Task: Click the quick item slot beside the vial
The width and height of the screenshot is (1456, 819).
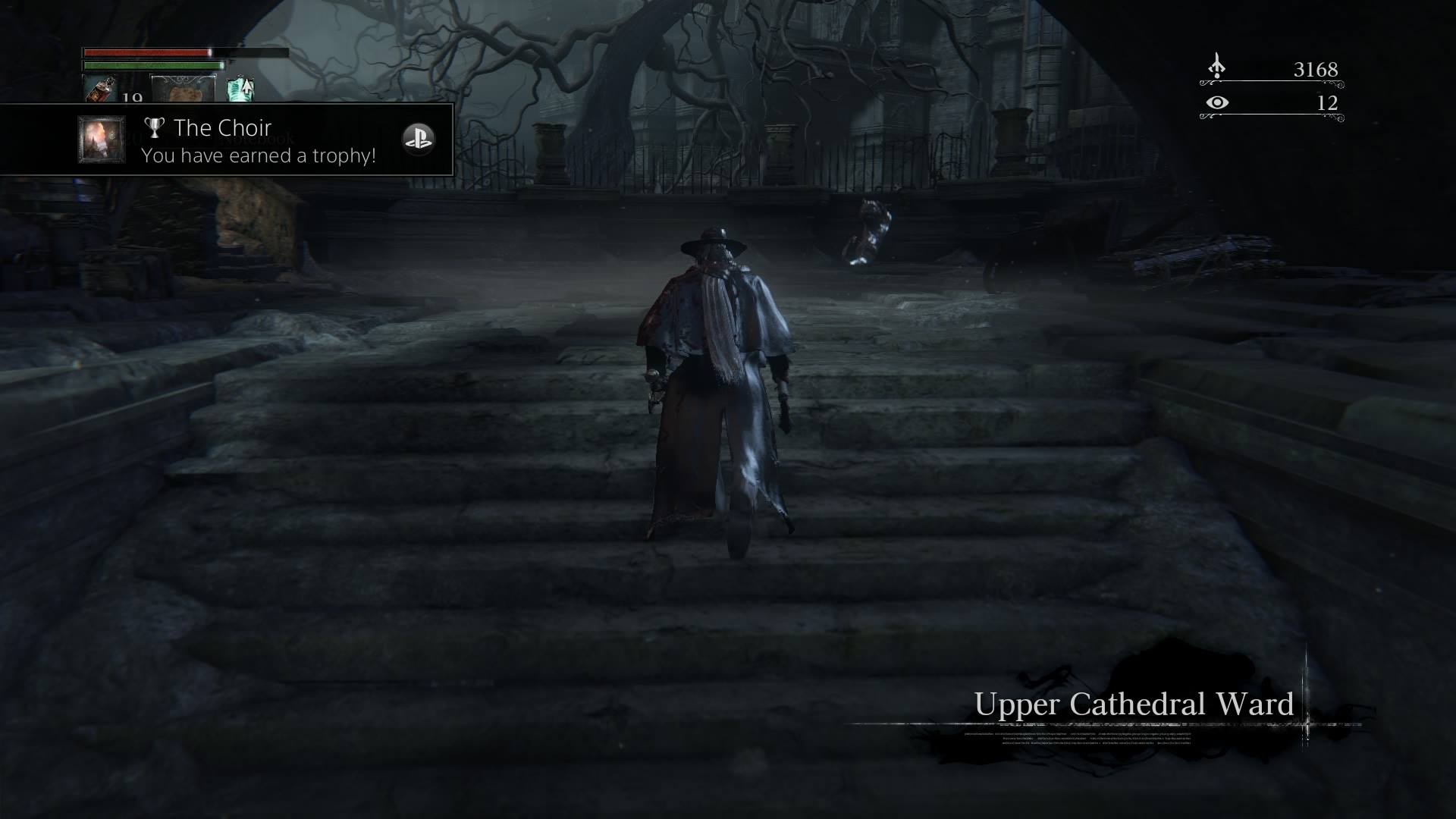Action: pyautogui.click(x=184, y=89)
